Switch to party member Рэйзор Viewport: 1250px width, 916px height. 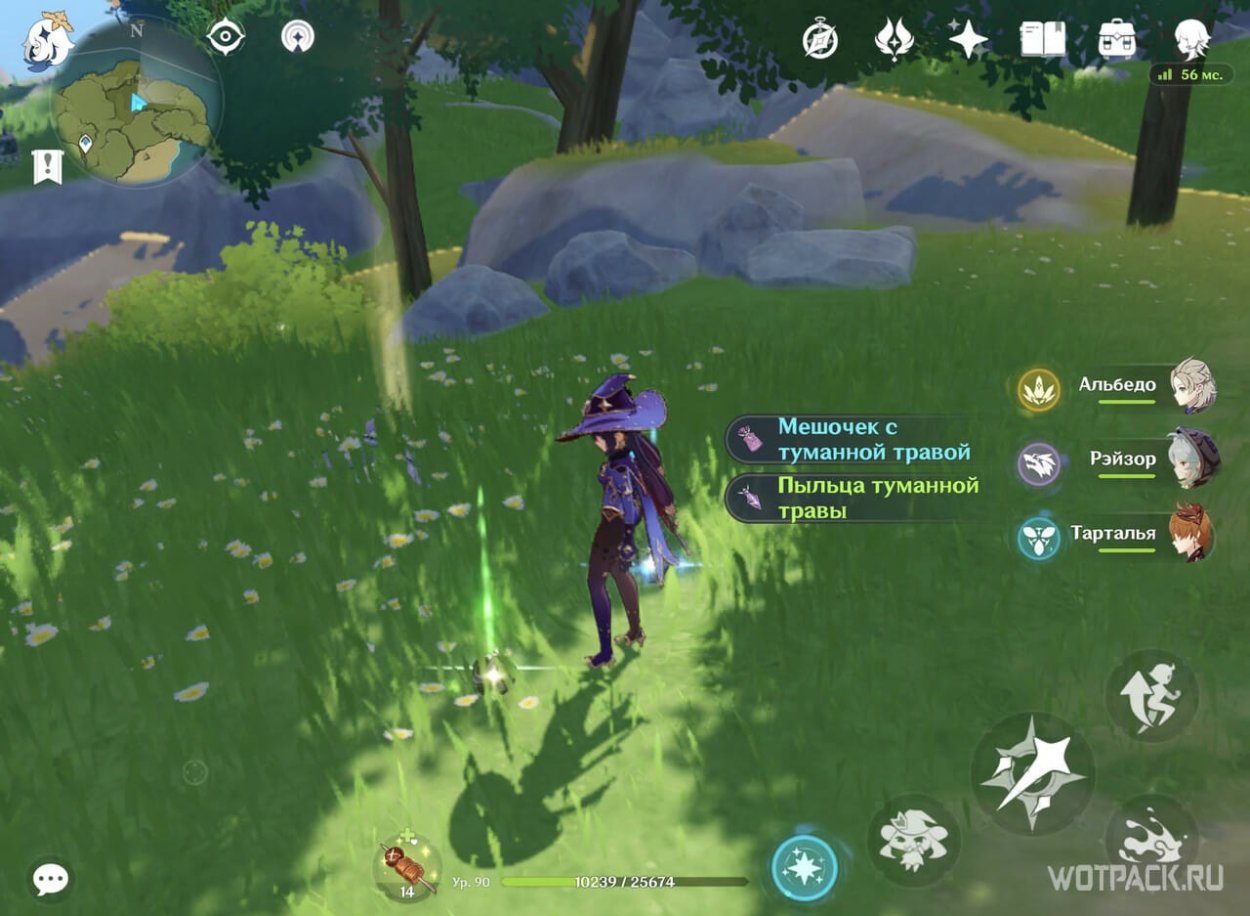pos(1122,460)
